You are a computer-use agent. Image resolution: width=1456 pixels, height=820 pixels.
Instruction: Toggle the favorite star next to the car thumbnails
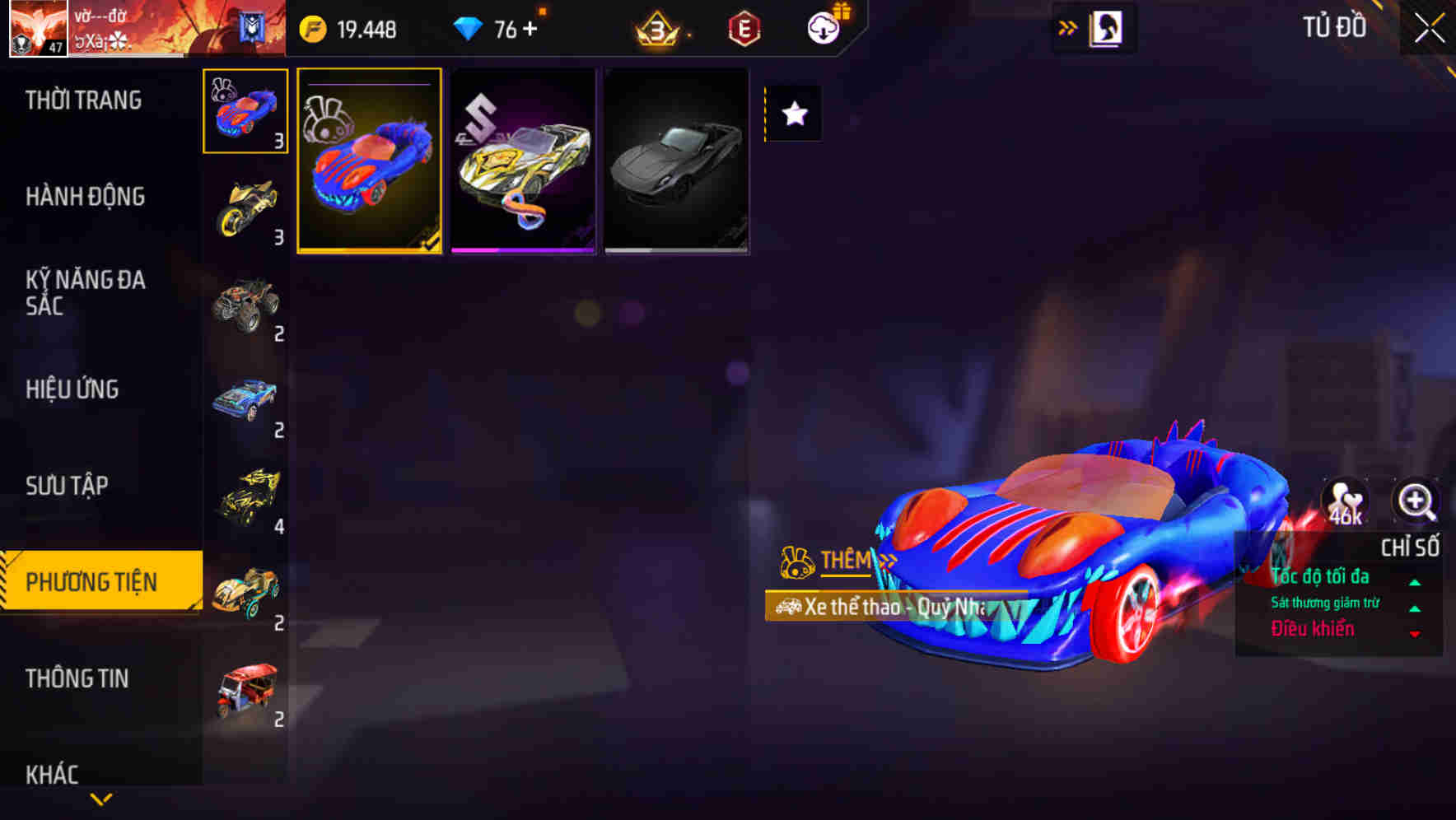(x=793, y=114)
